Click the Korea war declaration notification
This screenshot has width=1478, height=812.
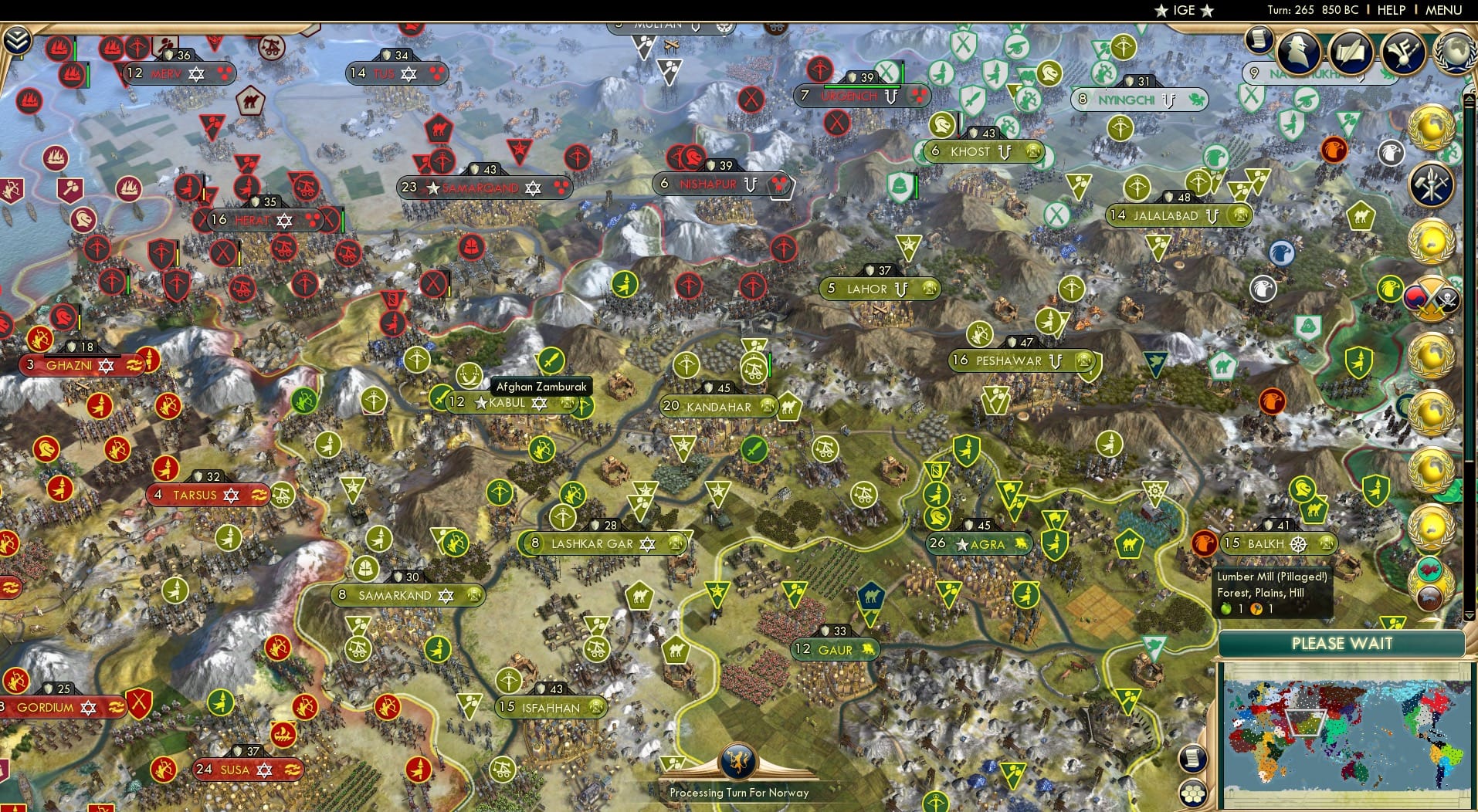pos(1430,297)
